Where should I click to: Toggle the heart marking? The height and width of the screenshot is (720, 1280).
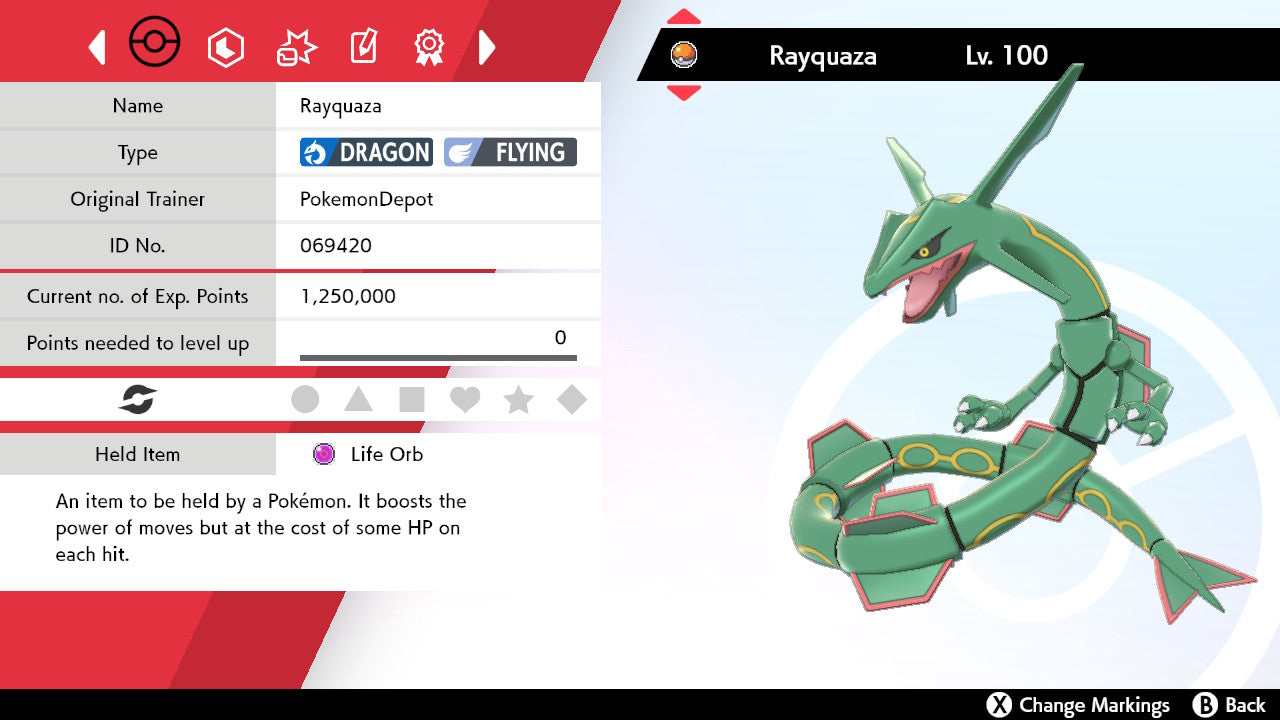point(465,400)
